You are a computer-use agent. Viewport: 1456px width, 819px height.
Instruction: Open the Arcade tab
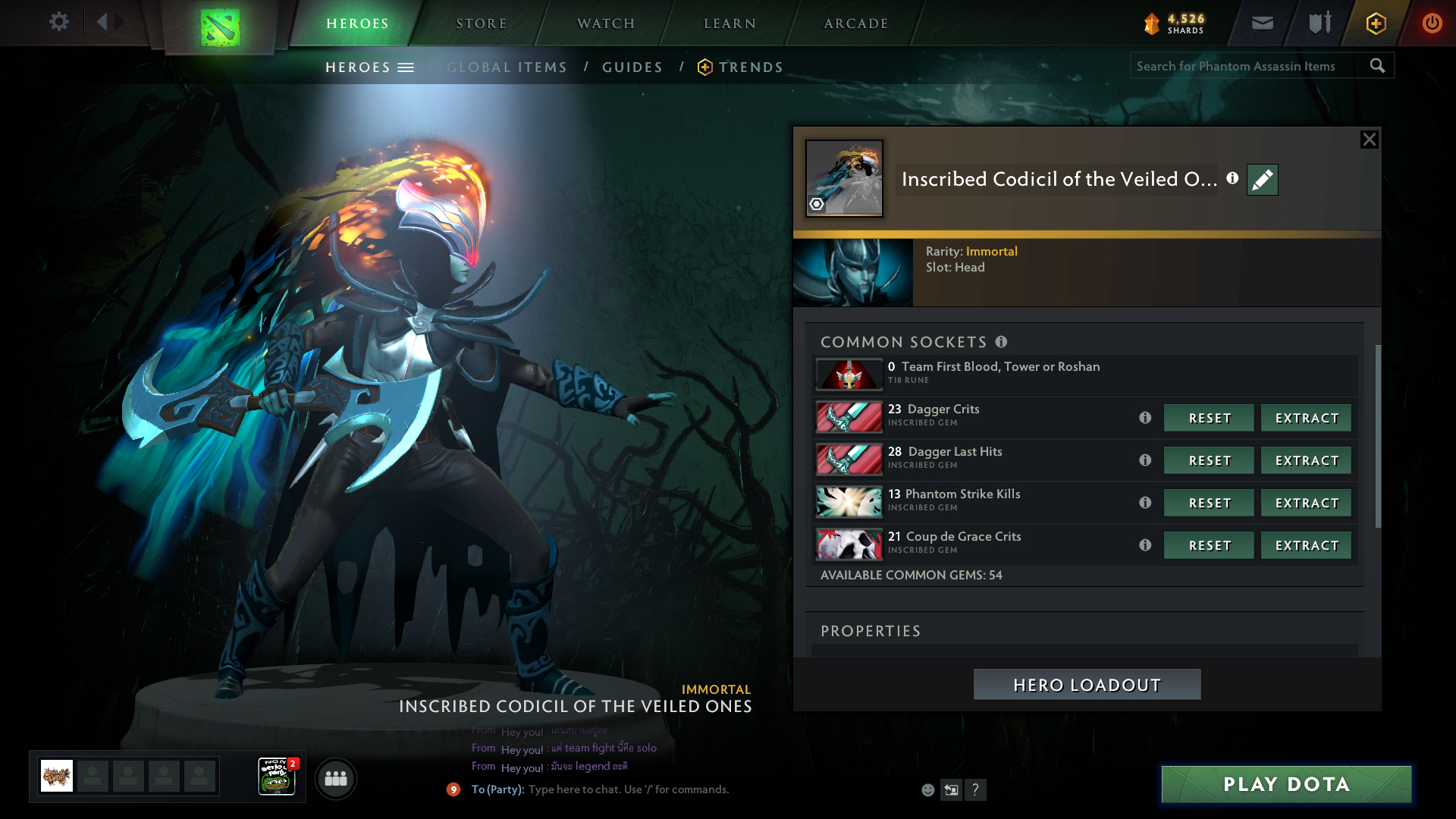point(856,24)
